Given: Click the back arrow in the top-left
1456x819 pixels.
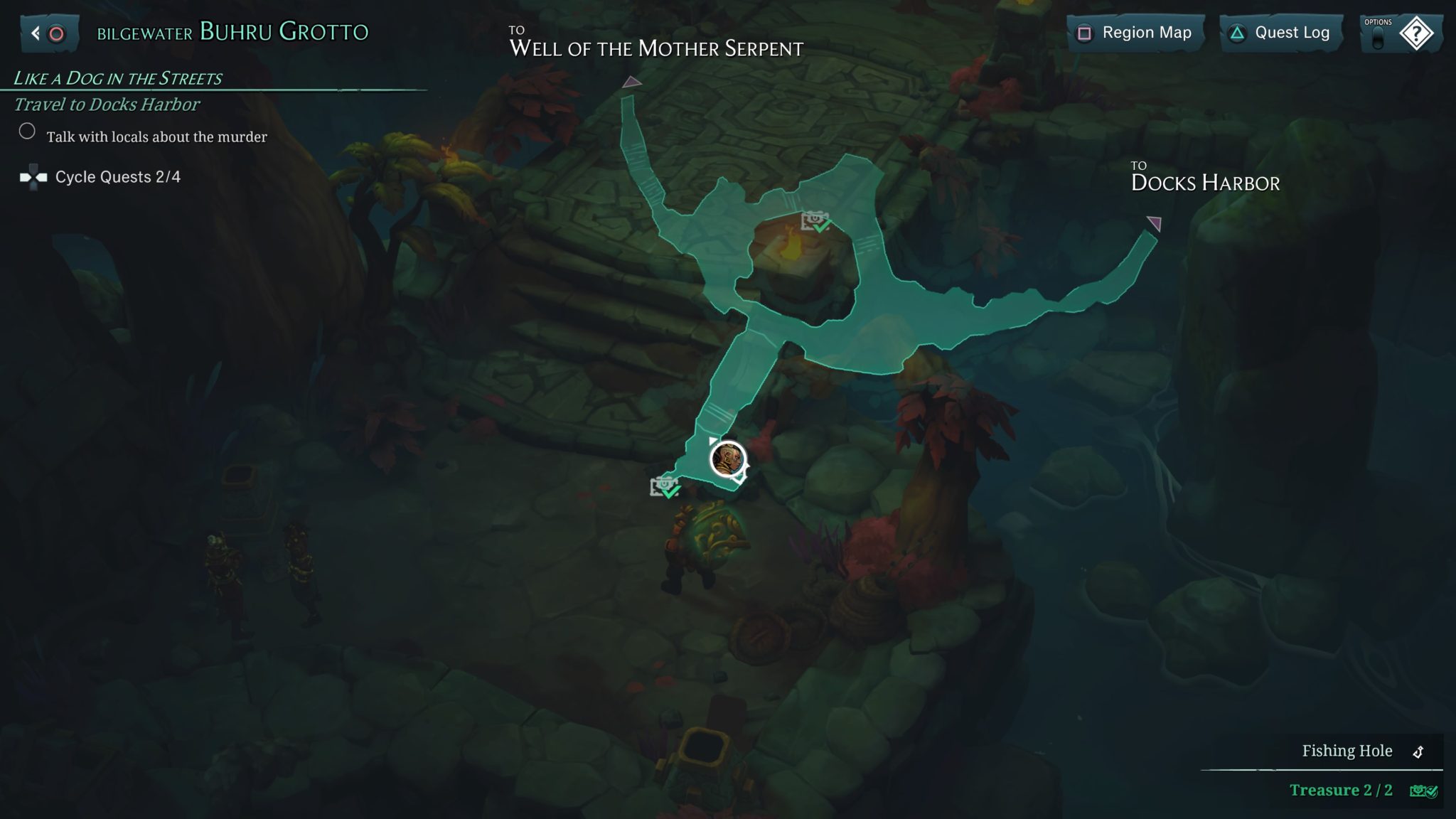Looking at the screenshot, I should [x=35, y=32].
